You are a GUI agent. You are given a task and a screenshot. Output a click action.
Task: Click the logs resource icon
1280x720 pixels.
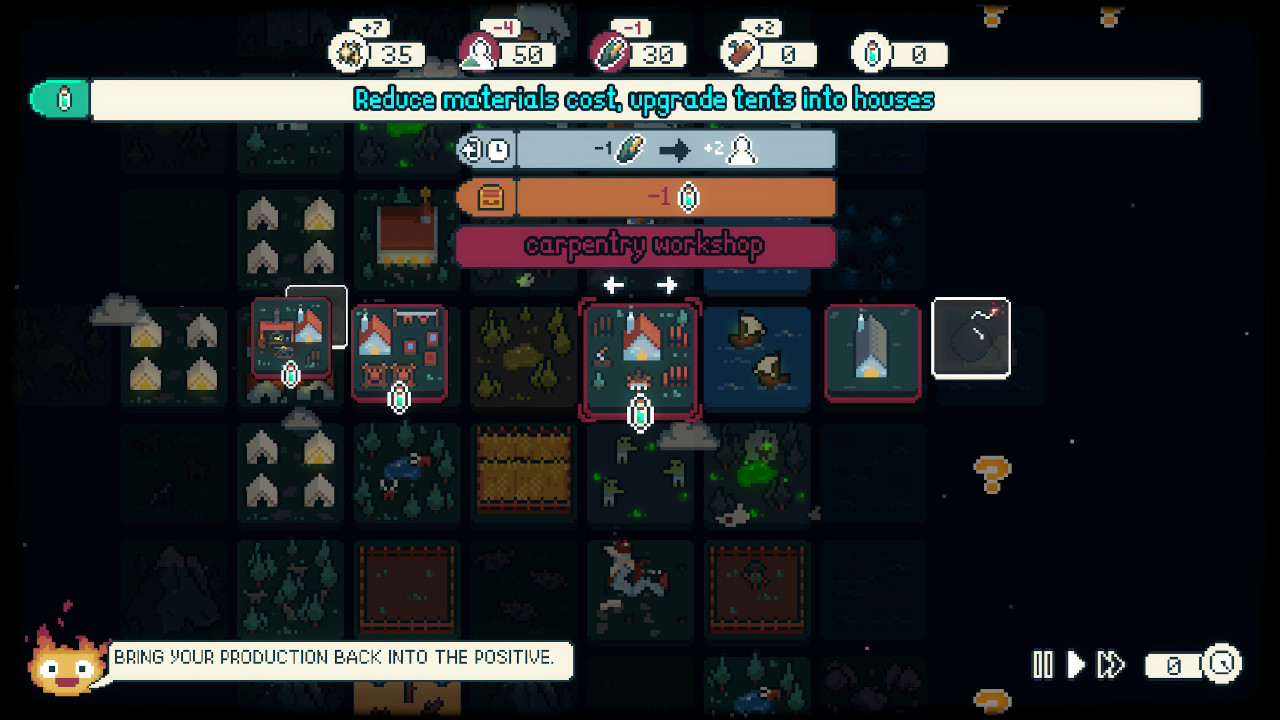coord(741,52)
